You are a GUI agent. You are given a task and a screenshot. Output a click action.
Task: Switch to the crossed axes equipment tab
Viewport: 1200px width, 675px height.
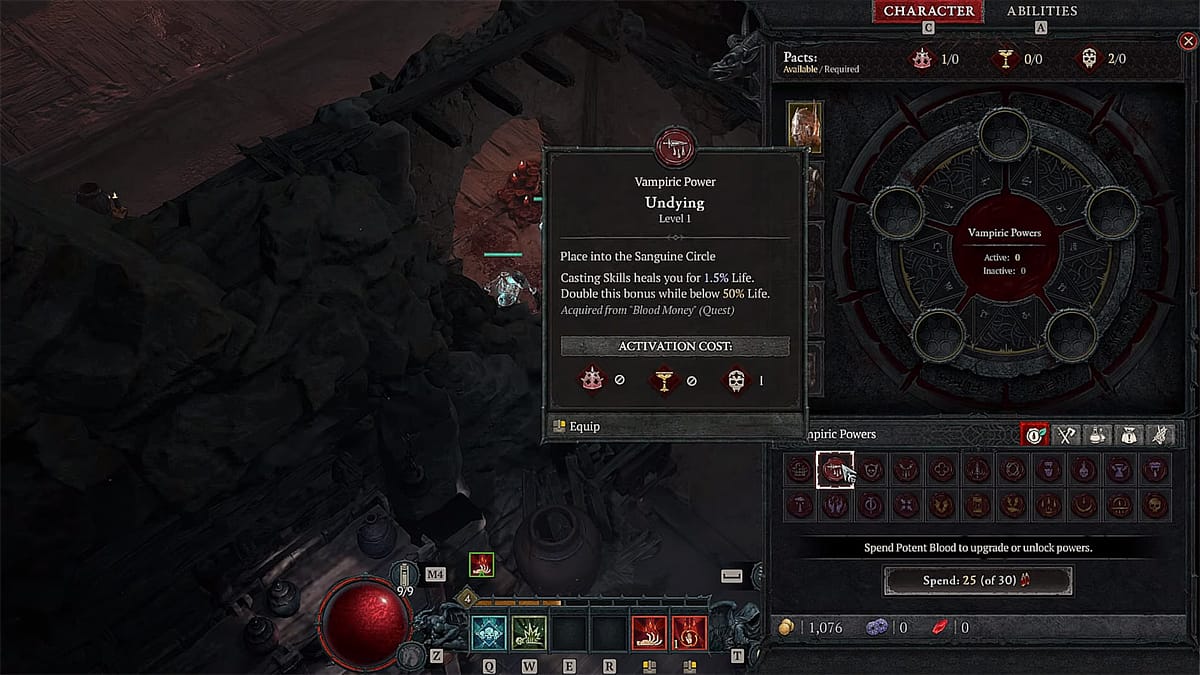(x=1067, y=435)
